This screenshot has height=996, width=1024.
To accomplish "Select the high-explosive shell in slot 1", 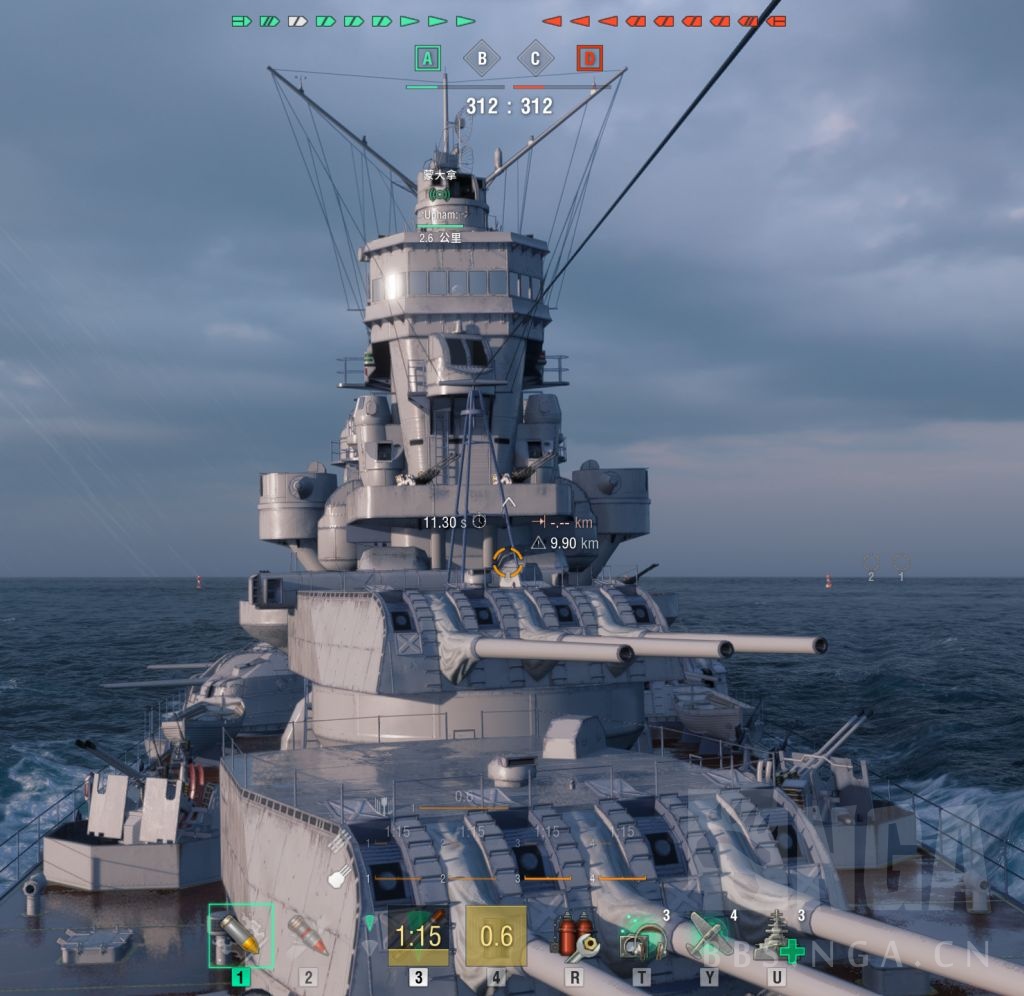I will coord(238,936).
